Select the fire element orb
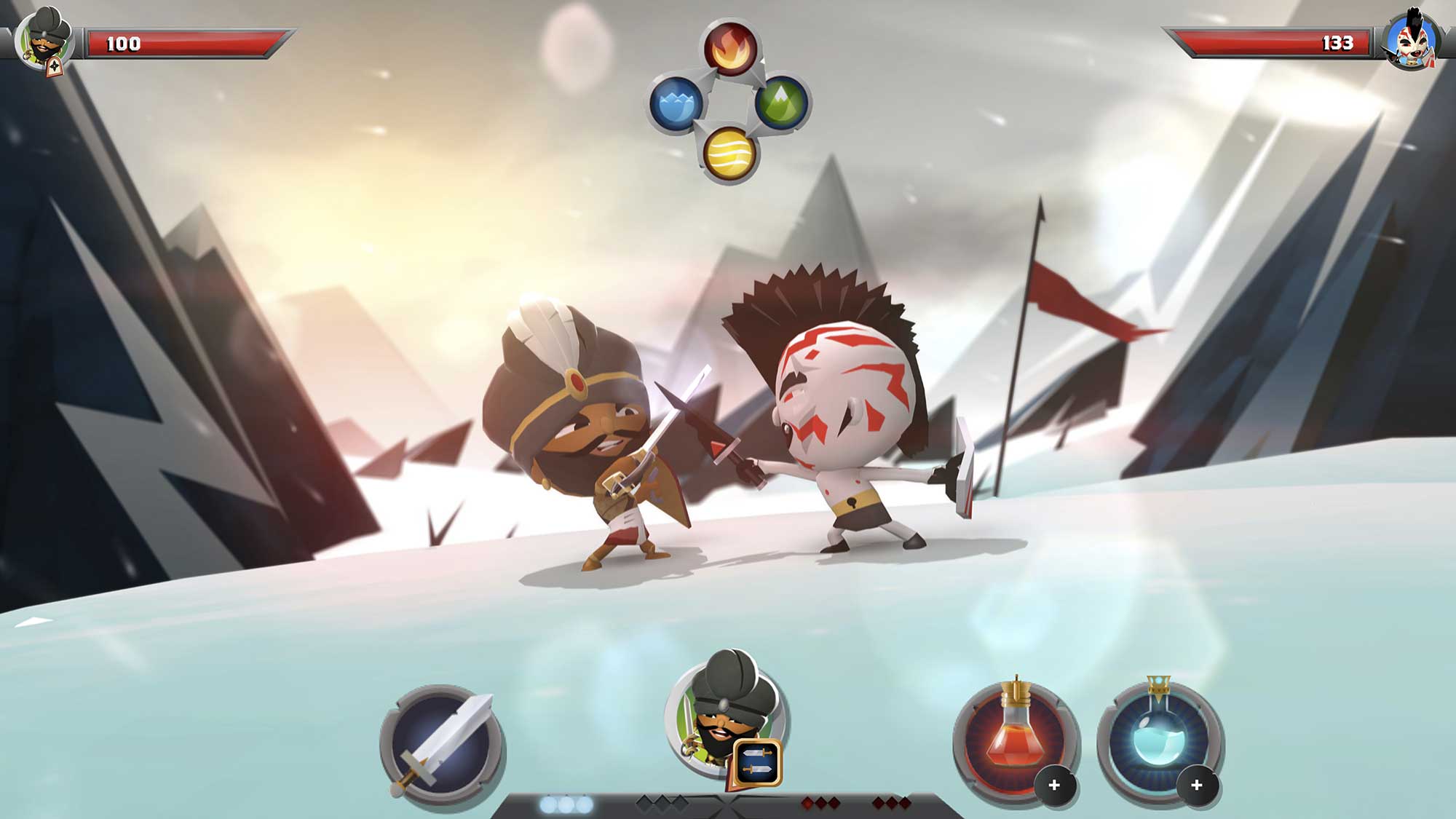The height and width of the screenshot is (819, 1456). tap(729, 48)
